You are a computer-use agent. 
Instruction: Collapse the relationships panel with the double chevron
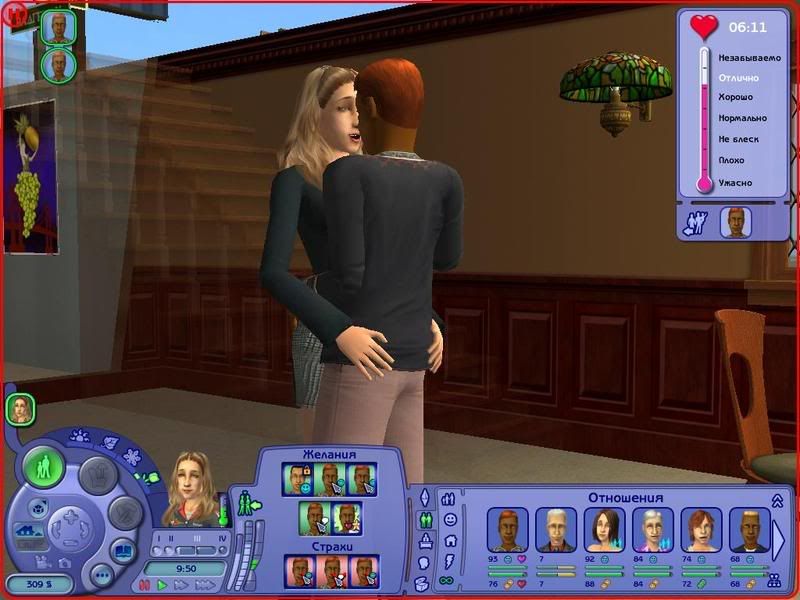coord(777,500)
